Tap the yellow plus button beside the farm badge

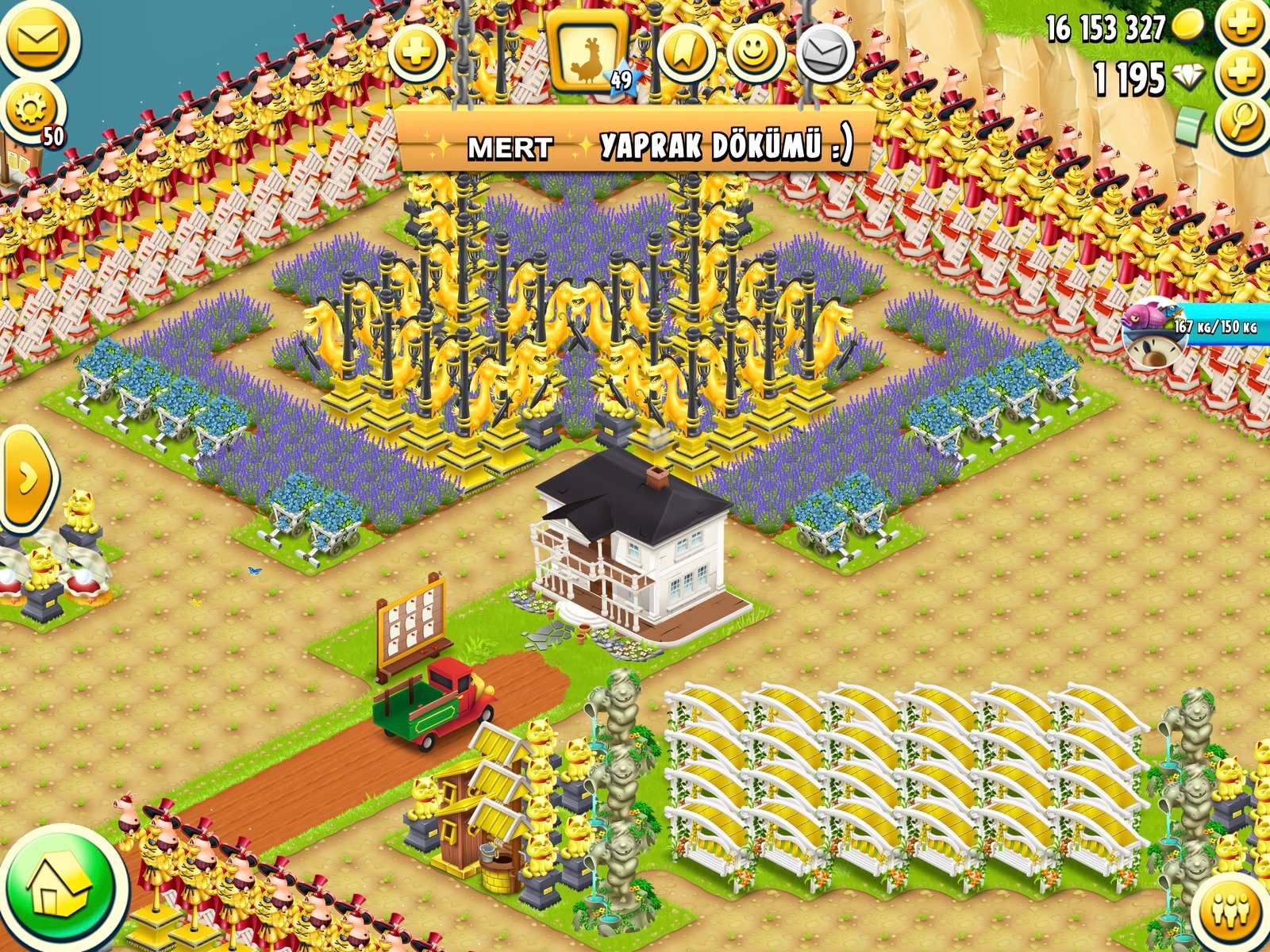(416, 52)
